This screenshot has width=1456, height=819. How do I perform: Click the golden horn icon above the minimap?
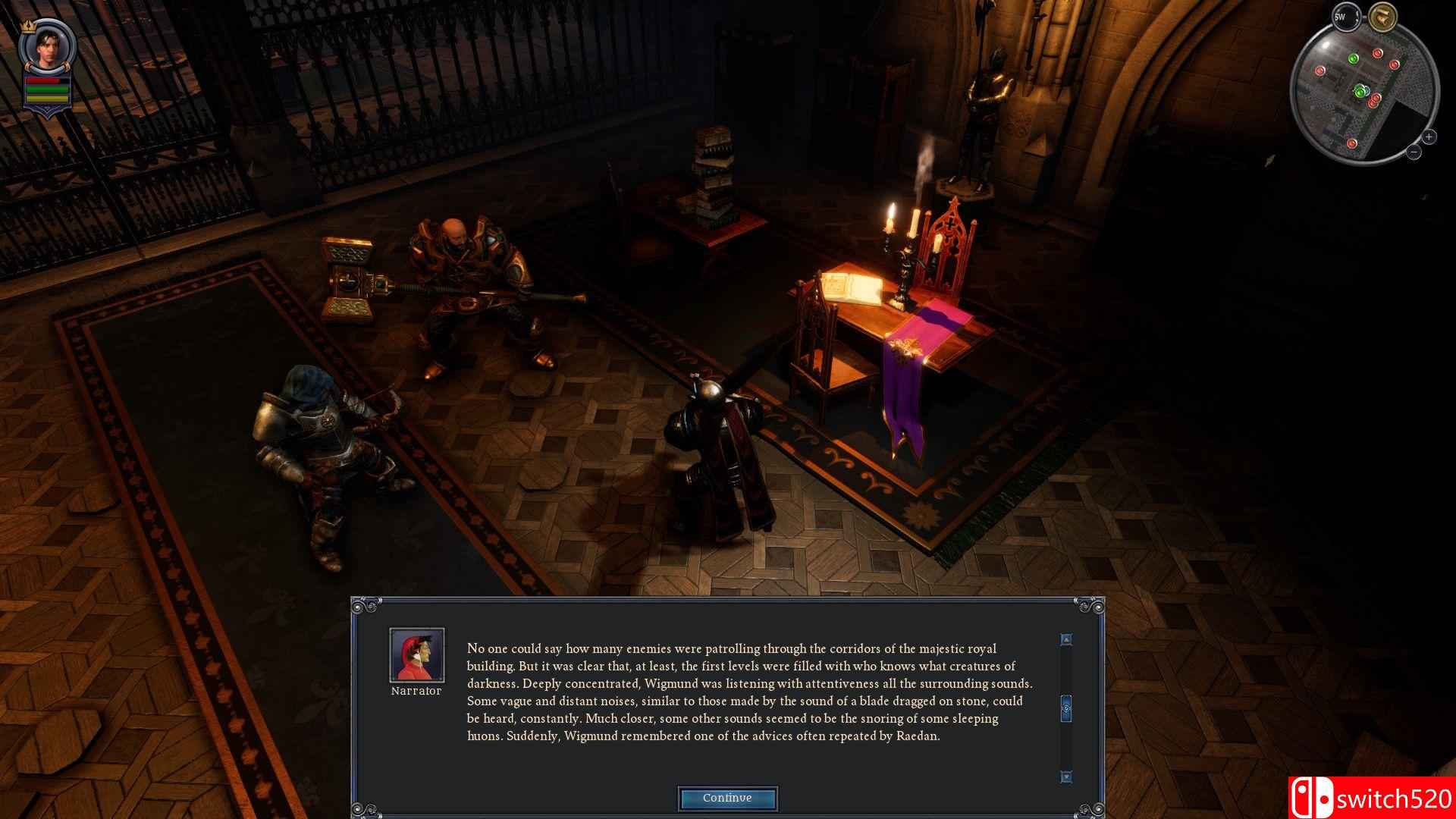(x=1382, y=16)
